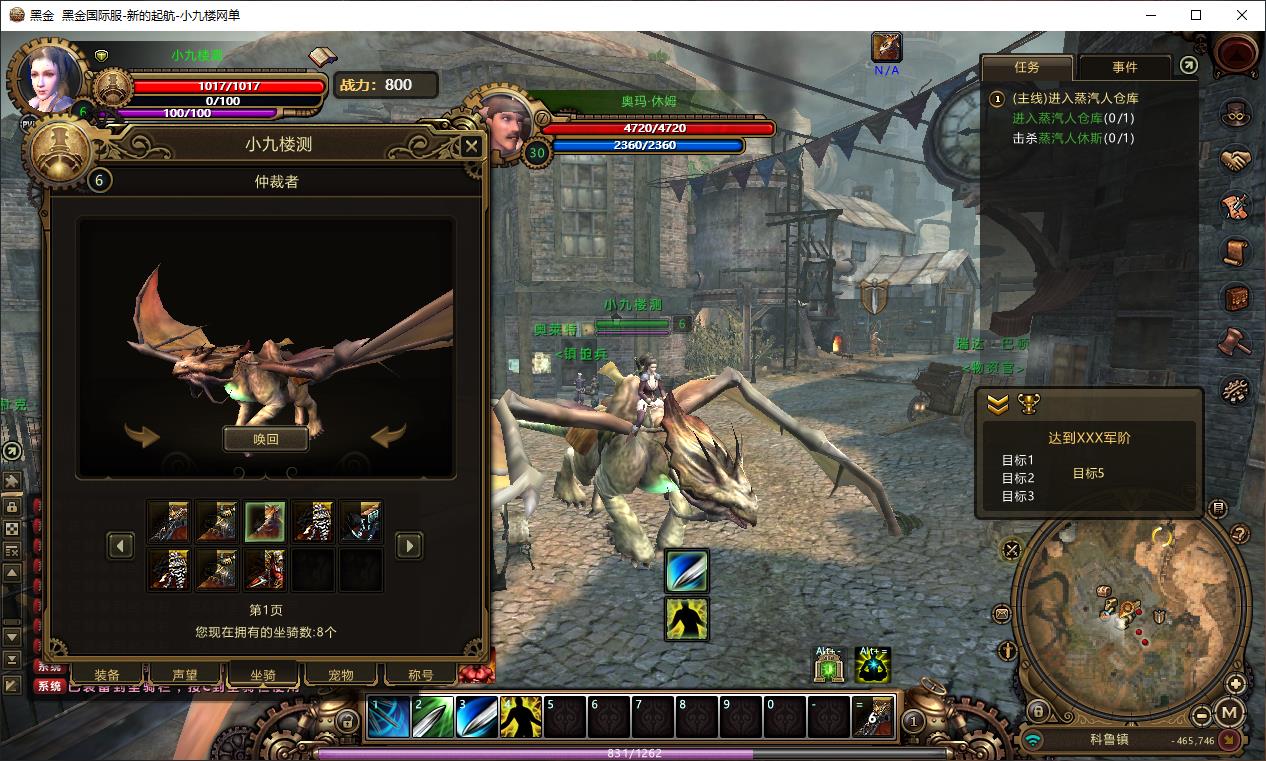Go to the previous mount page
The width and height of the screenshot is (1266, 761).
pyautogui.click(x=121, y=545)
